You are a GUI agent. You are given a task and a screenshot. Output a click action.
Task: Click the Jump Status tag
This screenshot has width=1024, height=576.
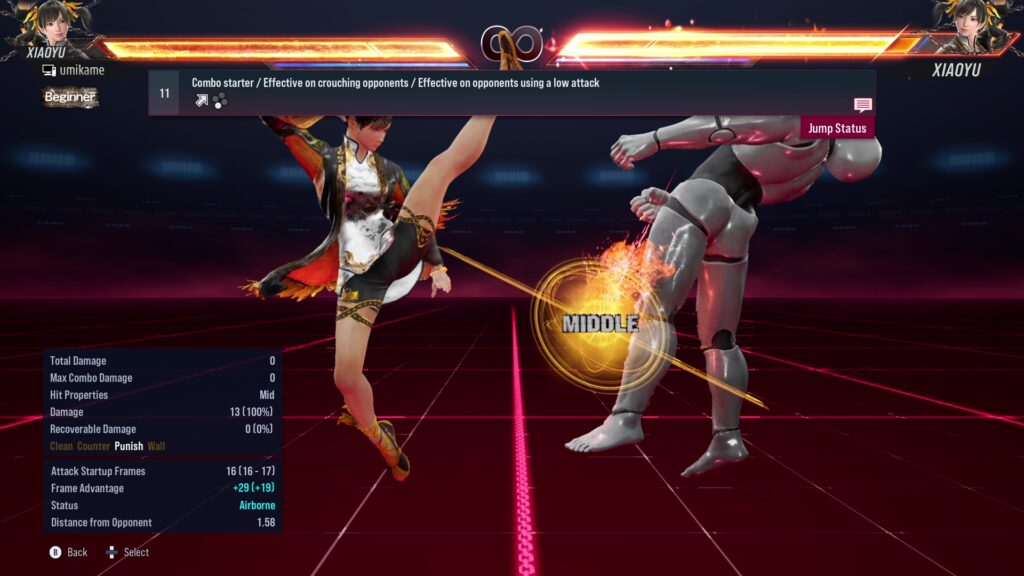pyautogui.click(x=837, y=128)
